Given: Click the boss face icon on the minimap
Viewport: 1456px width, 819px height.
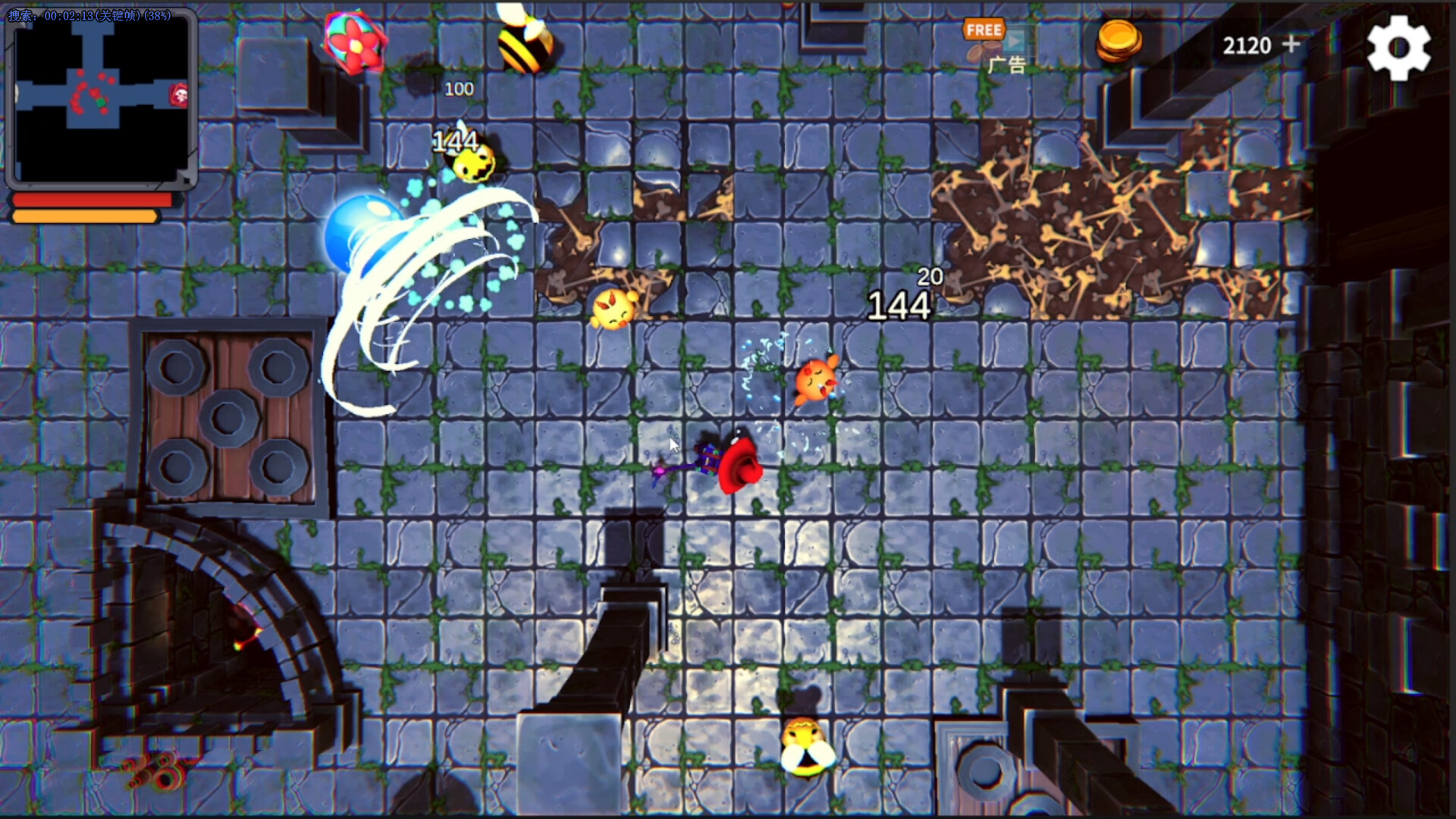Looking at the screenshot, I should pyautogui.click(x=179, y=95).
